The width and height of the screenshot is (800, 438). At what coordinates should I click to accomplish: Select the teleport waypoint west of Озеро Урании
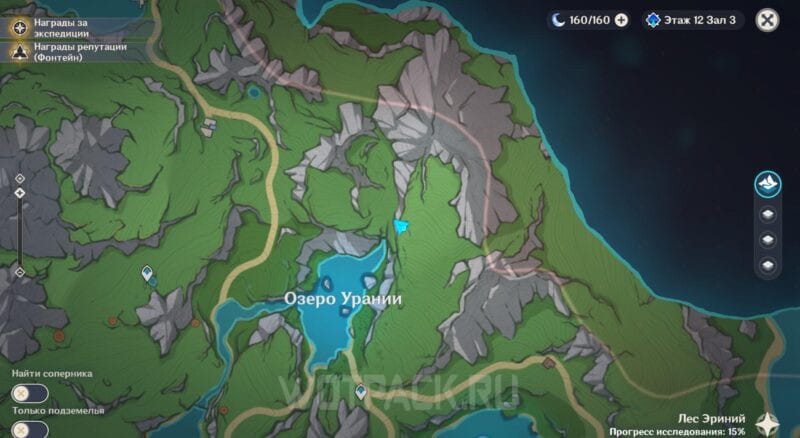tap(147, 272)
